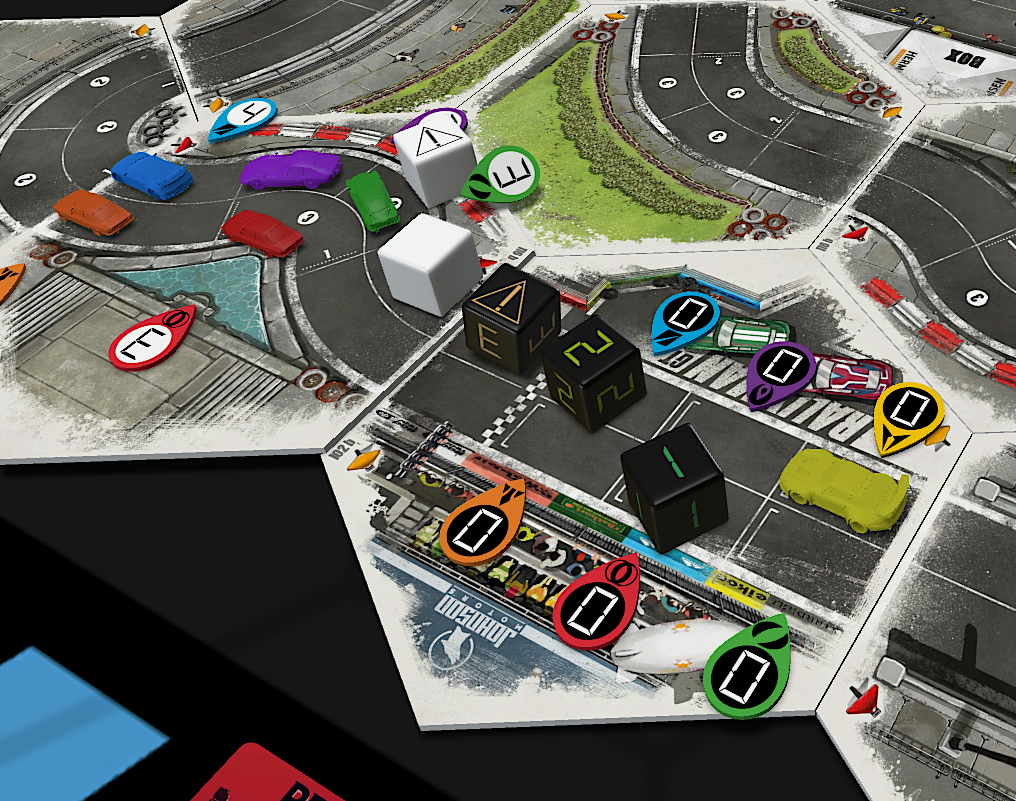Viewport: 1016px width, 801px height.
Task: Pick the orange counter showing 0
Action: (481, 522)
